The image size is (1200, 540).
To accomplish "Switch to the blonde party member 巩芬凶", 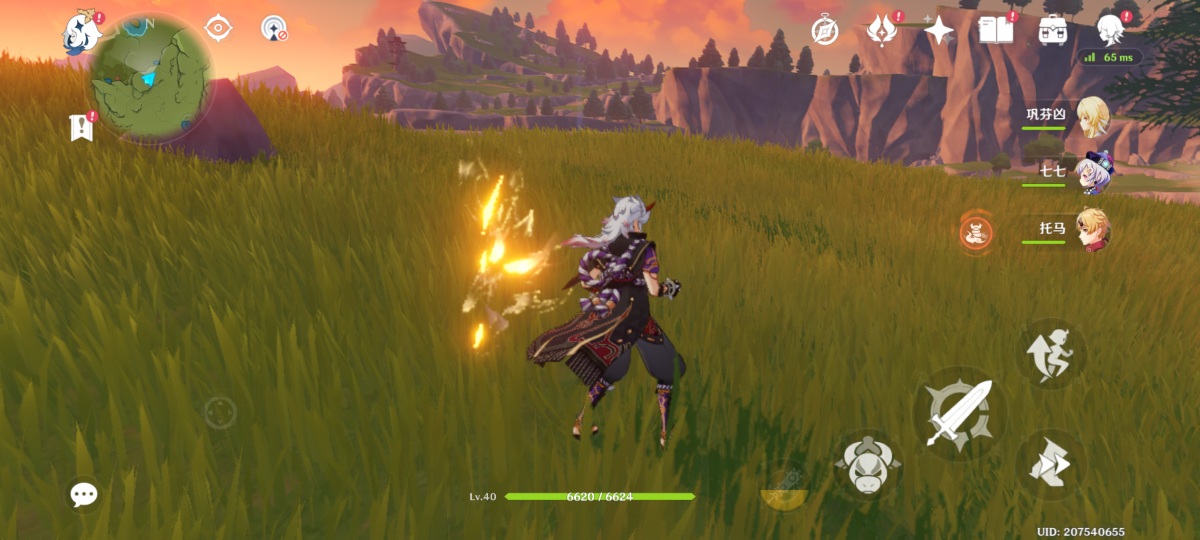I will pos(1091,116).
